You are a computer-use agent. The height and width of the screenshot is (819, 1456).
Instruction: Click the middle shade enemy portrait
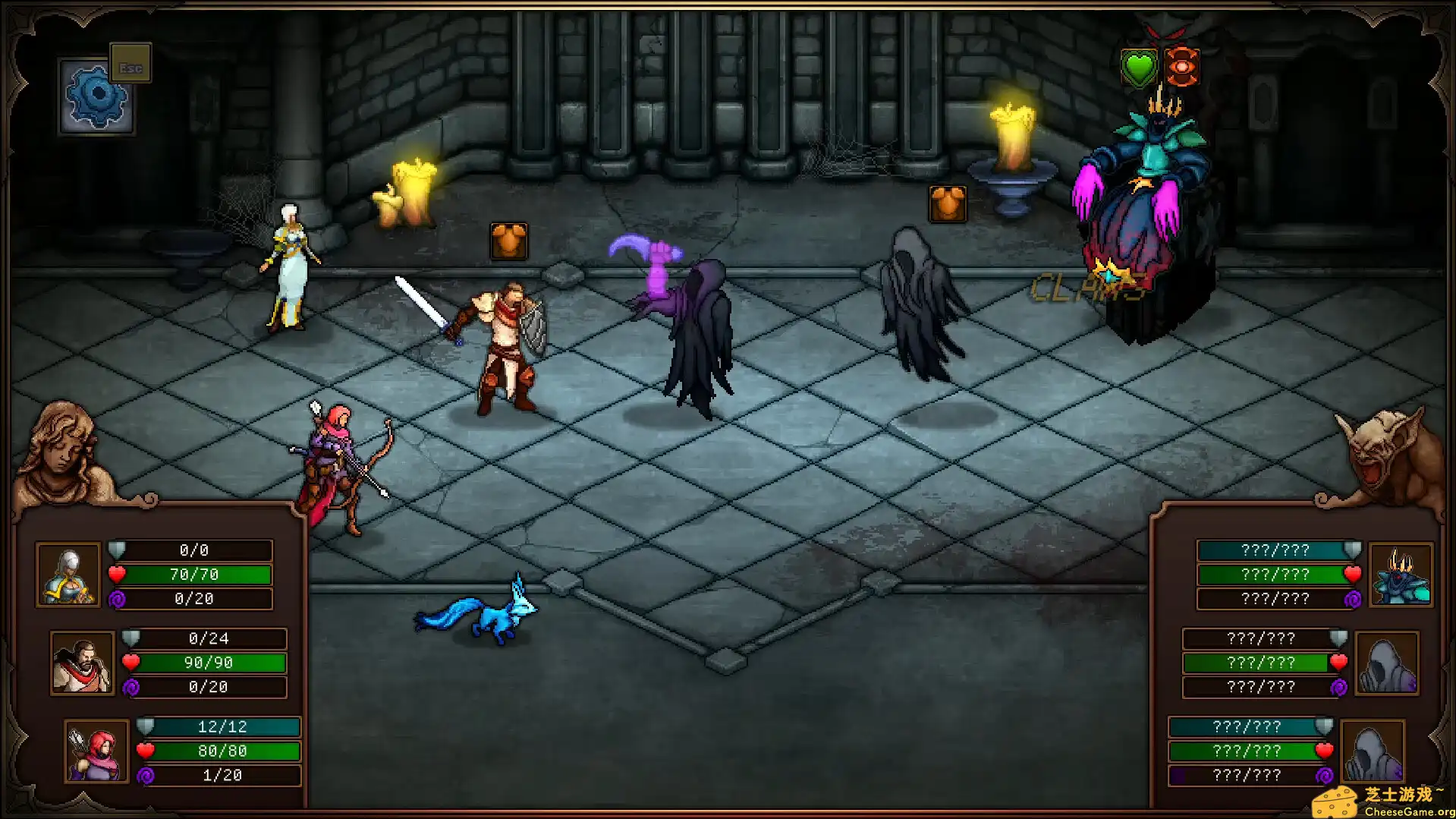[x=1386, y=663]
